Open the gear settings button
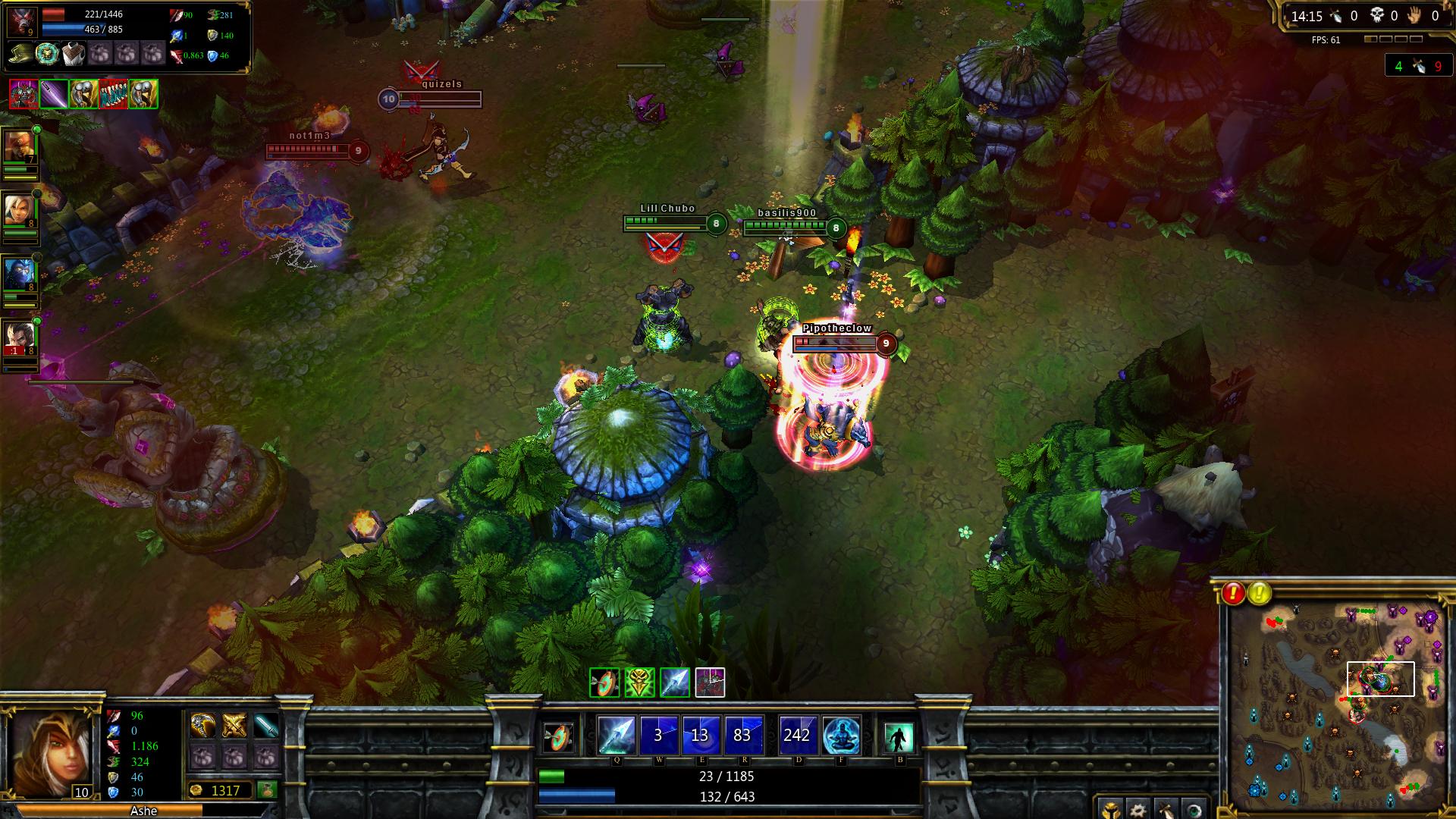This screenshot has height=819, width=1456. pyautogui.click(x=1137, y=808)
